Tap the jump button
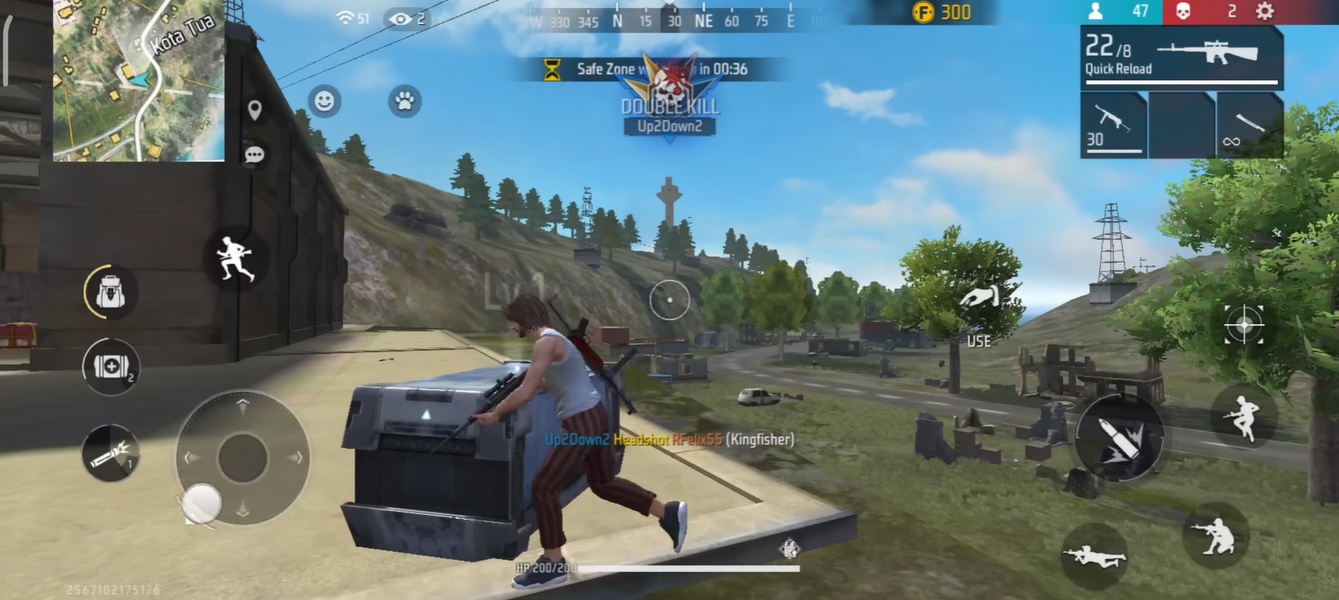Screen dimensions: 1339x600 [1244, 415]
